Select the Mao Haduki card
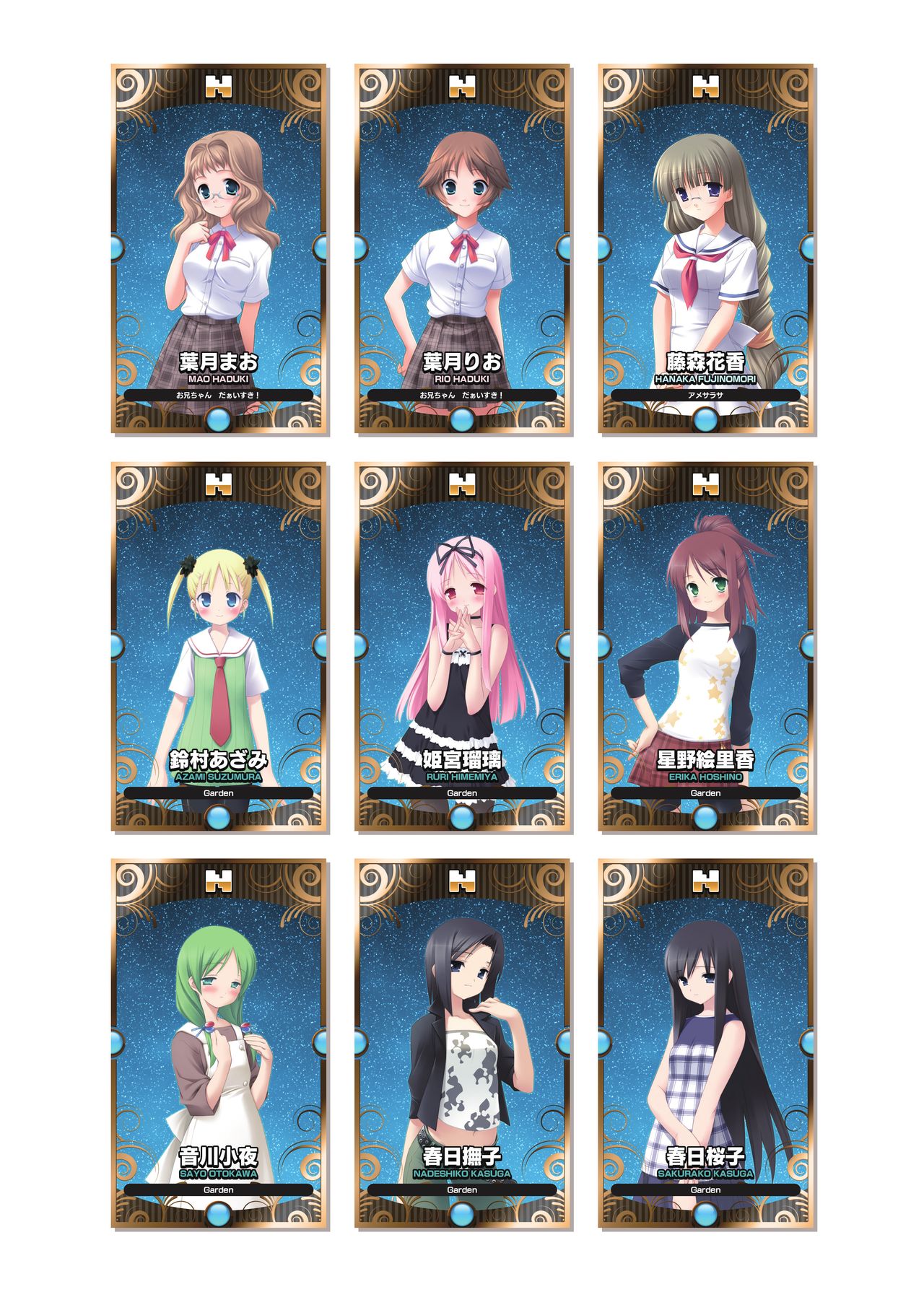 coord(219,249)
